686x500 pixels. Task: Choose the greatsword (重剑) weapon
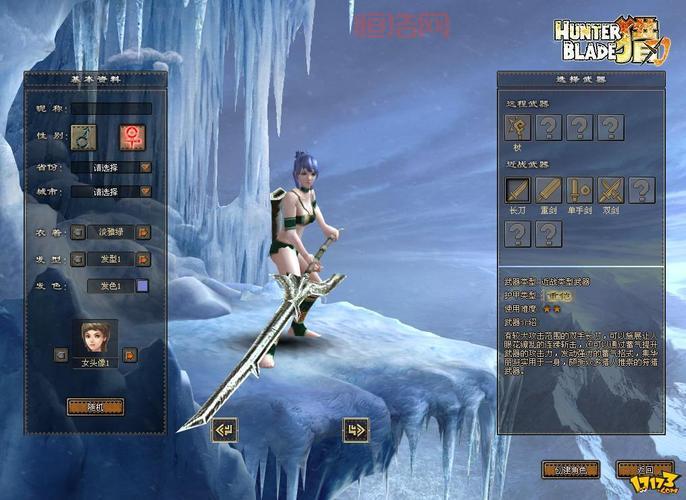point(549,190)
